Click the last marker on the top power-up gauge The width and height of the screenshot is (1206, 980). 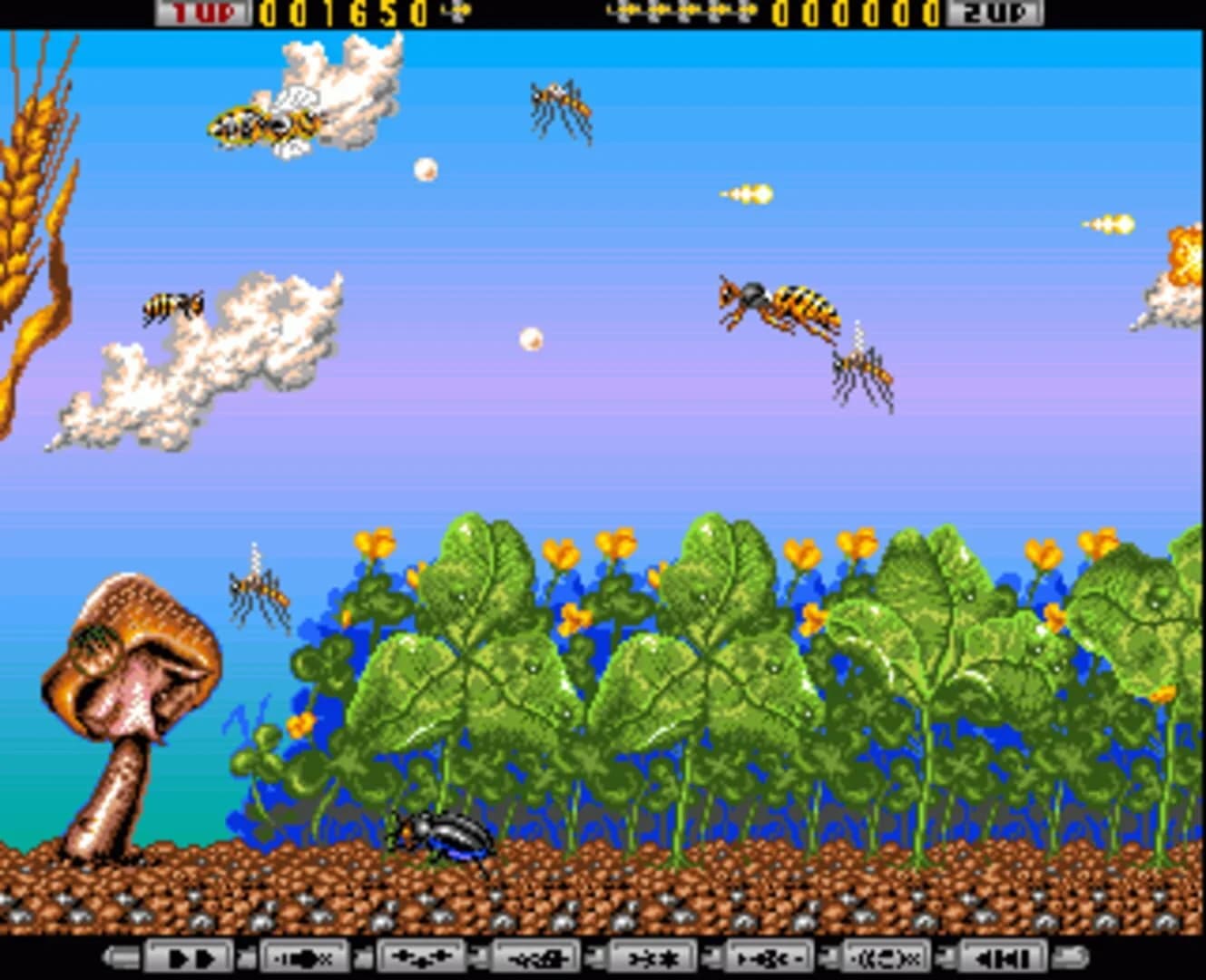[751, 11]
